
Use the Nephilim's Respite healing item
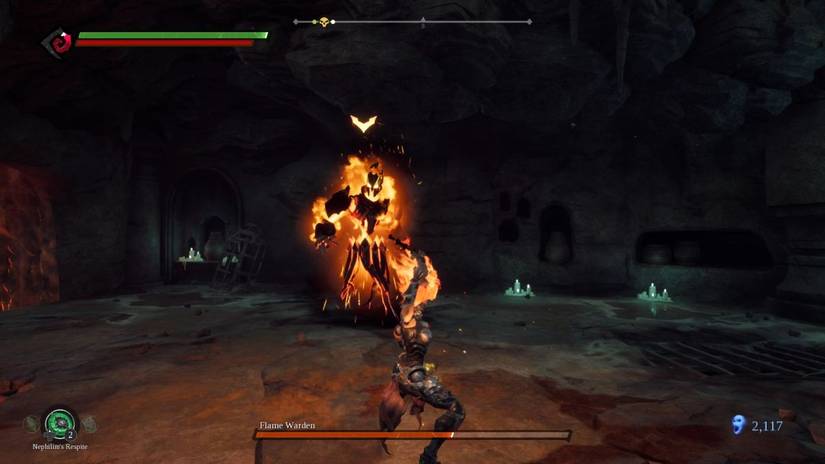tap(60, 423)
